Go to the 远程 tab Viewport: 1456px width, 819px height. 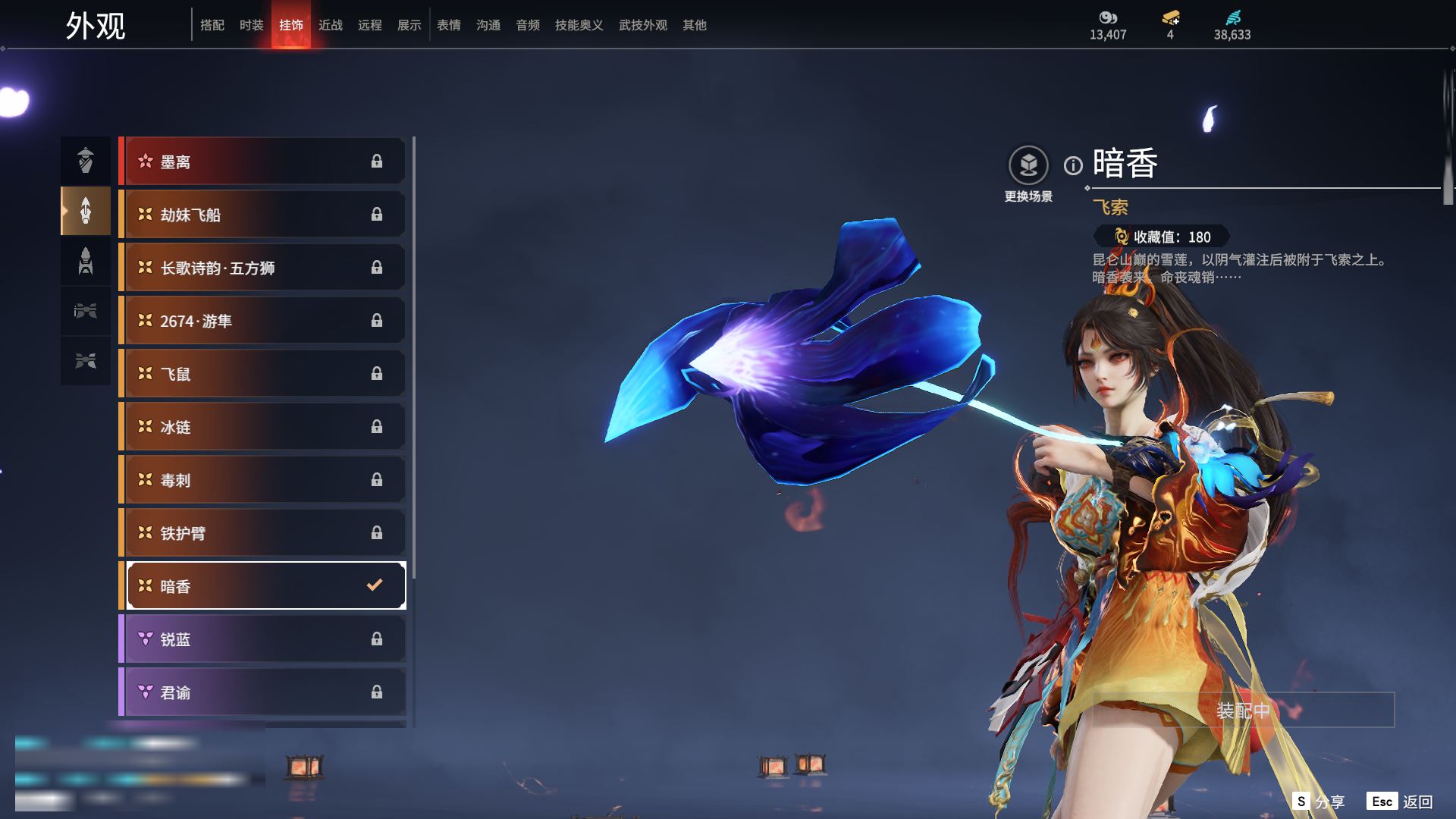pos(370,25)
